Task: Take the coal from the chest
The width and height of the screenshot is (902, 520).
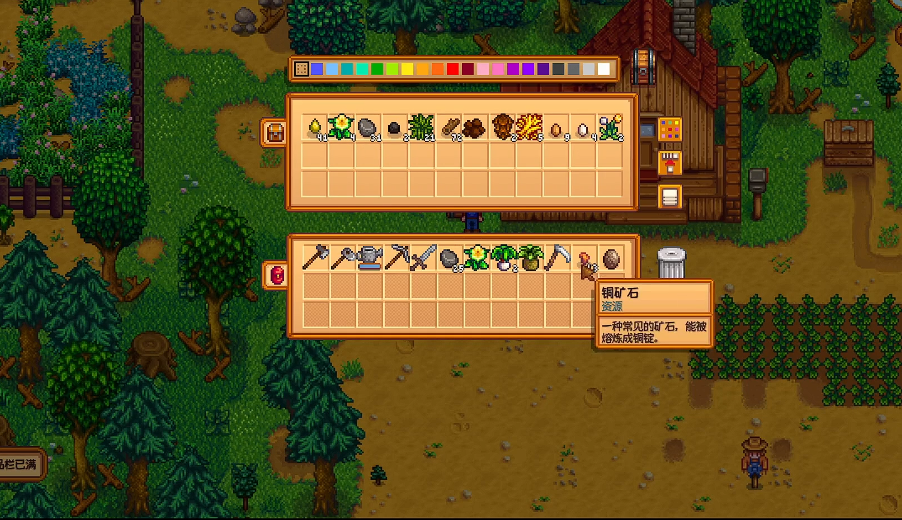Action: [x=395, y=127]
